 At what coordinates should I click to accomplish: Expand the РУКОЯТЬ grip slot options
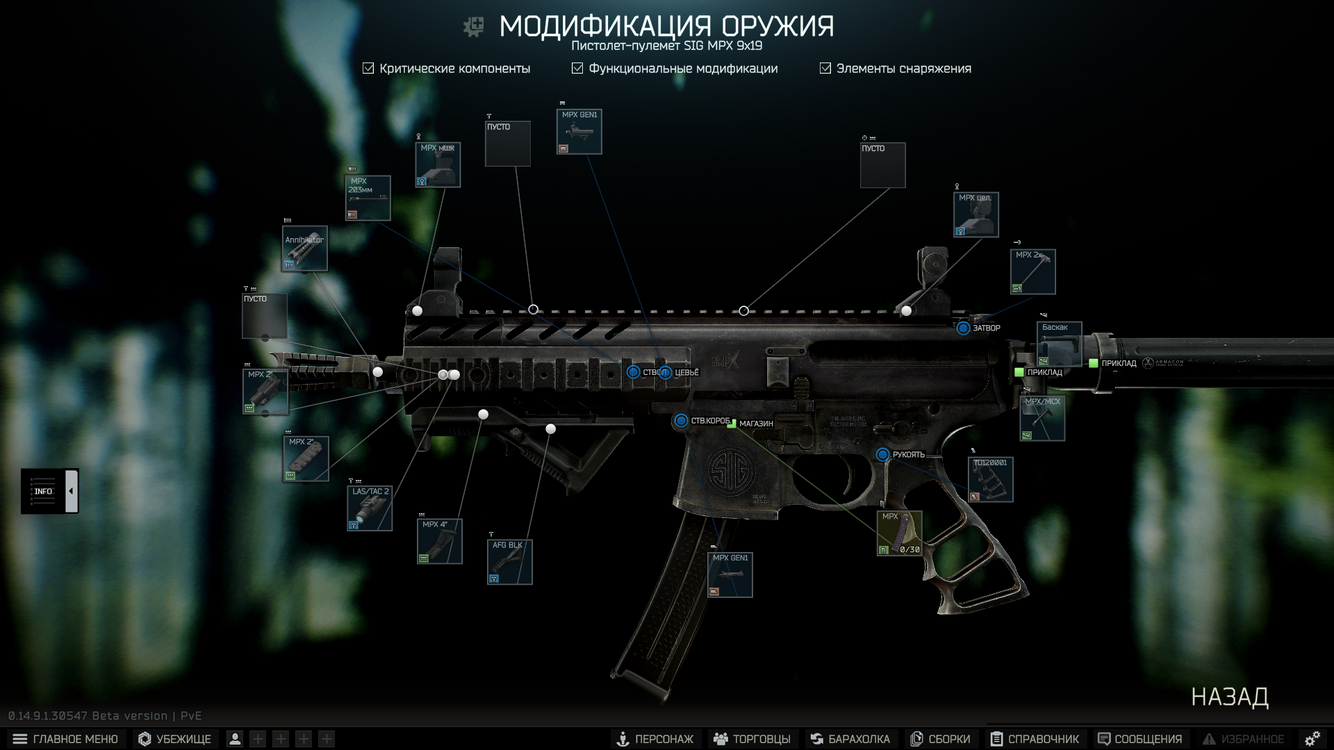[x=882, y=454]
